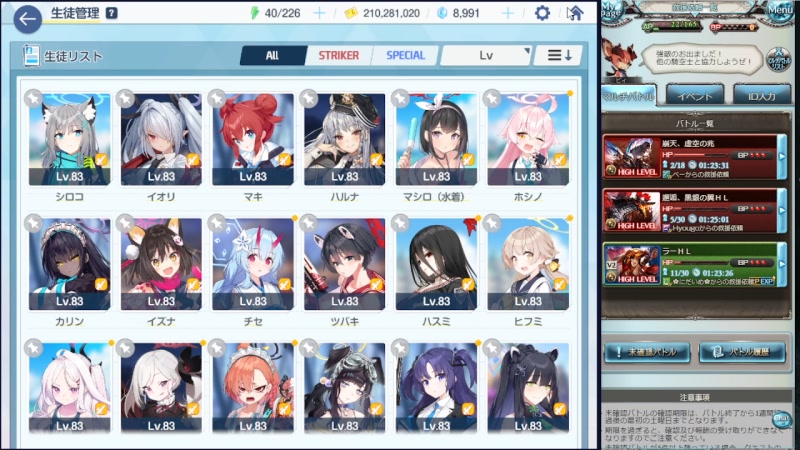Open the バトル履歴 battle history
The image size is (800, 450).
[x=741, y=352]
